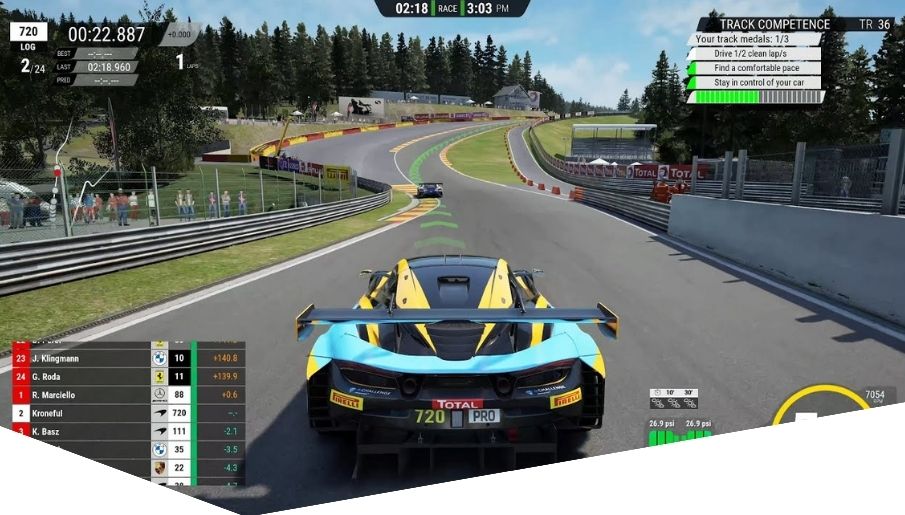Click the tyre pressure widget
905x515 pixels.
tap(679, 430)
